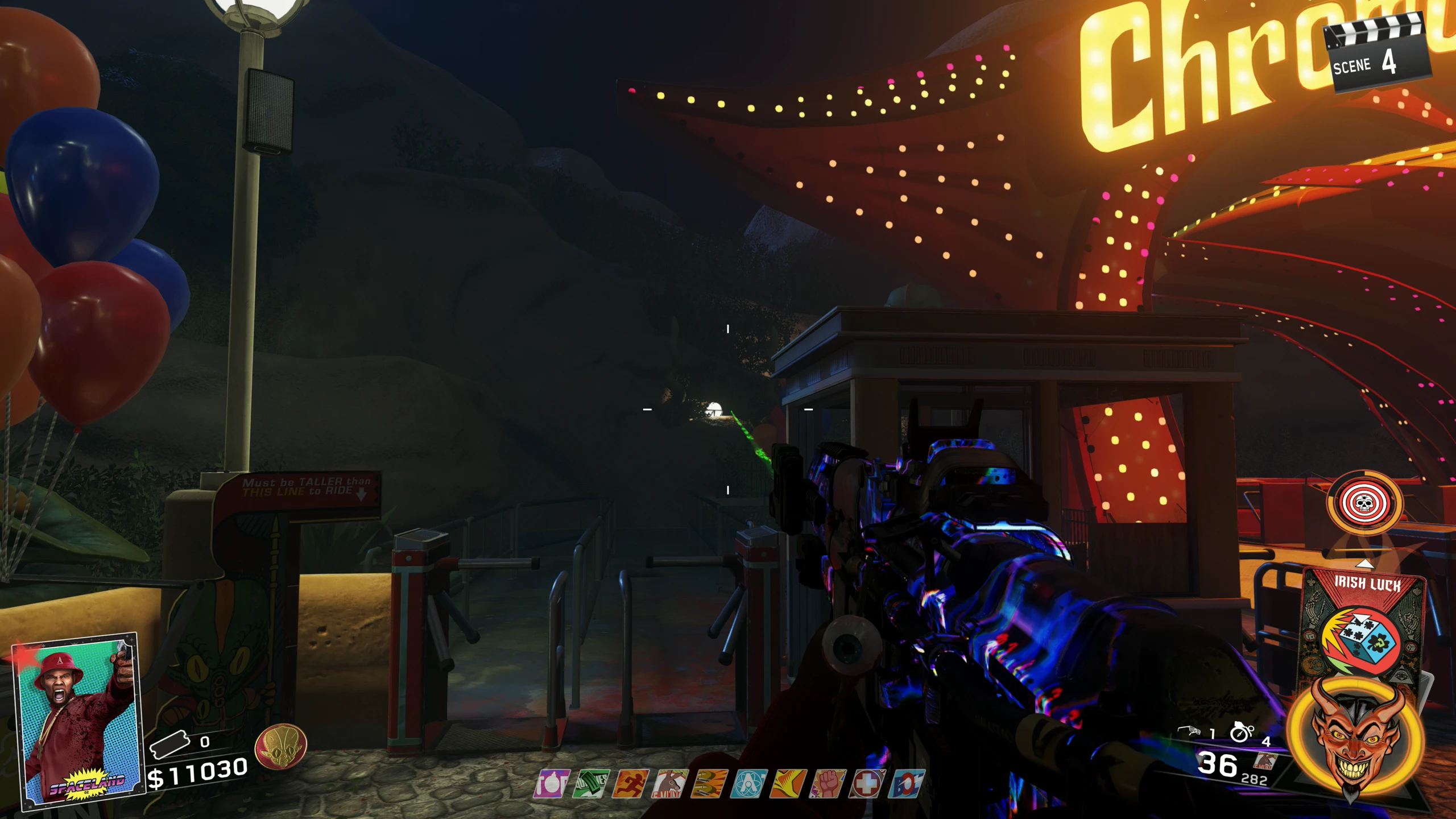Click the twin golden bullets perk icon
This screenshot has height=819, width=1456.
coord(710,784)
